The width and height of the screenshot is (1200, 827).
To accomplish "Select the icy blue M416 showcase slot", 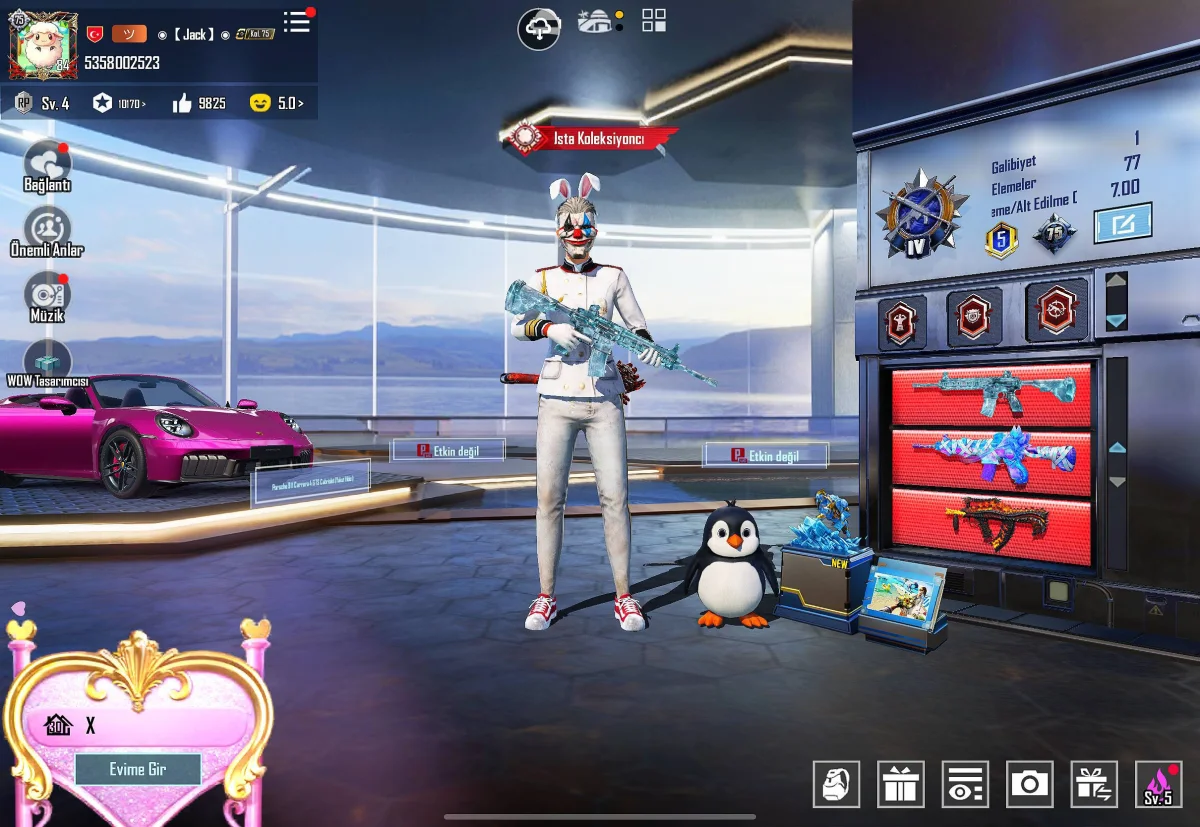I will coord(990,395).
